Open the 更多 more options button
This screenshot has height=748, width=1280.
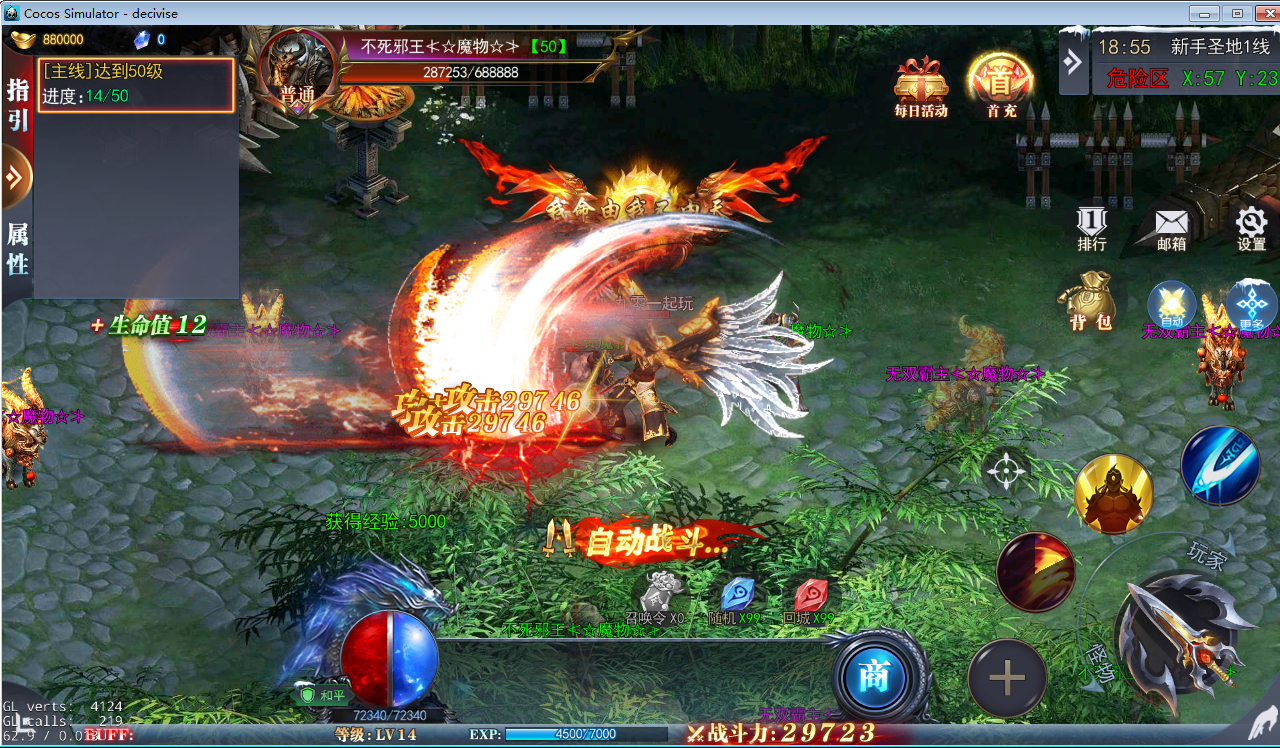click(x=1251, y=305)
